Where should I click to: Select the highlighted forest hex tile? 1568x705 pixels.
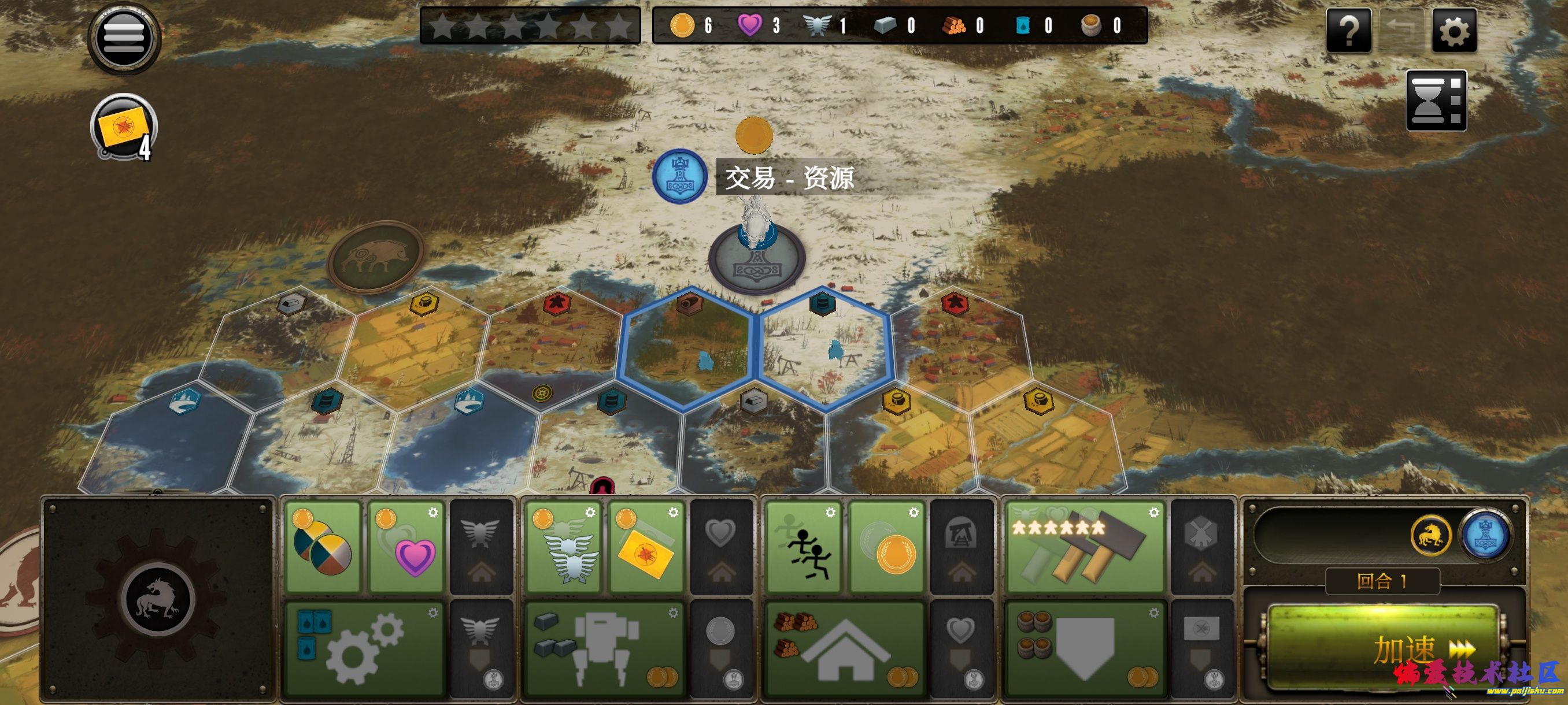click(688, 350)
